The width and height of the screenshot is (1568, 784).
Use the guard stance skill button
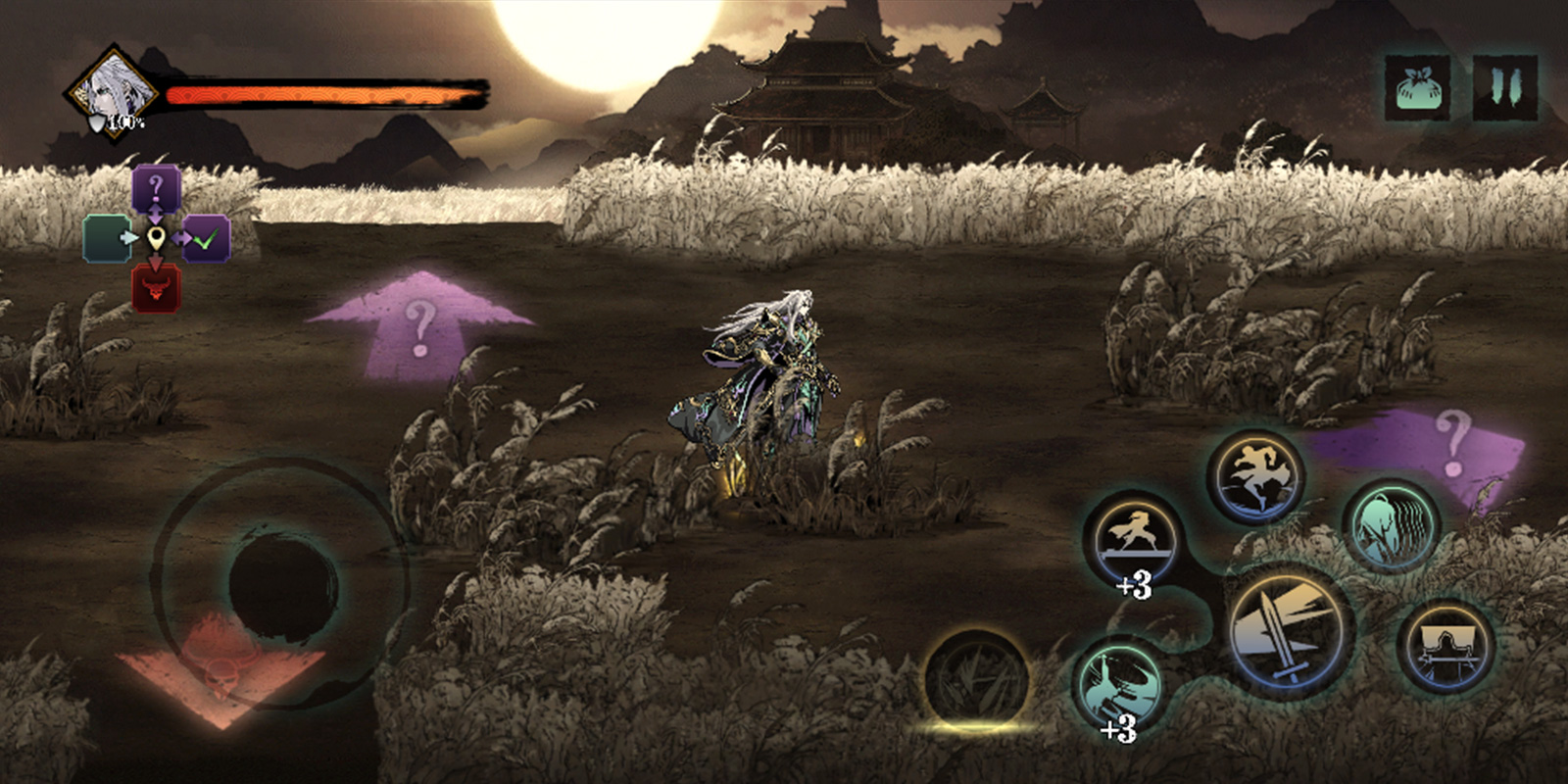[x=1445, y=649]
